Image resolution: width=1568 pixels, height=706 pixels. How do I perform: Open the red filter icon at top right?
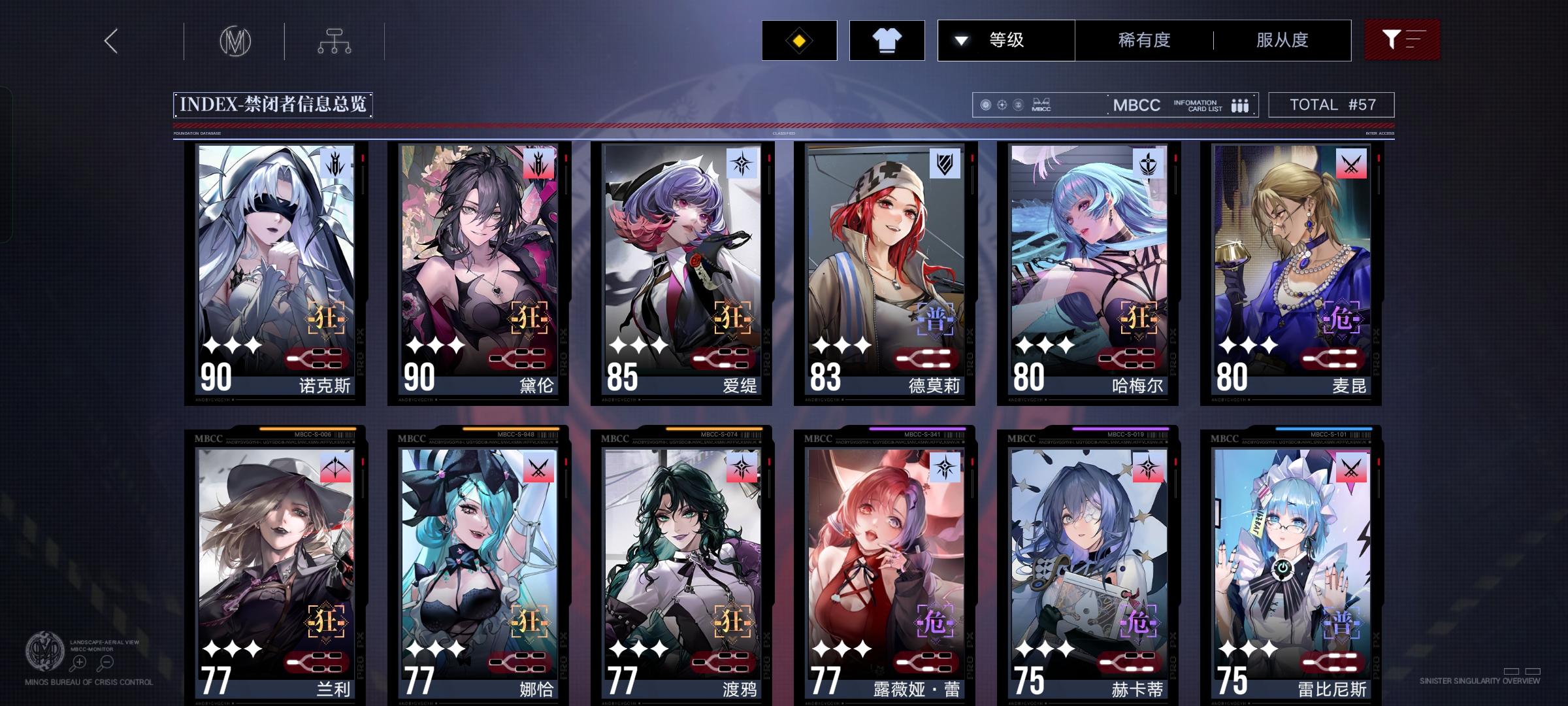click(x=1402, y=39)
